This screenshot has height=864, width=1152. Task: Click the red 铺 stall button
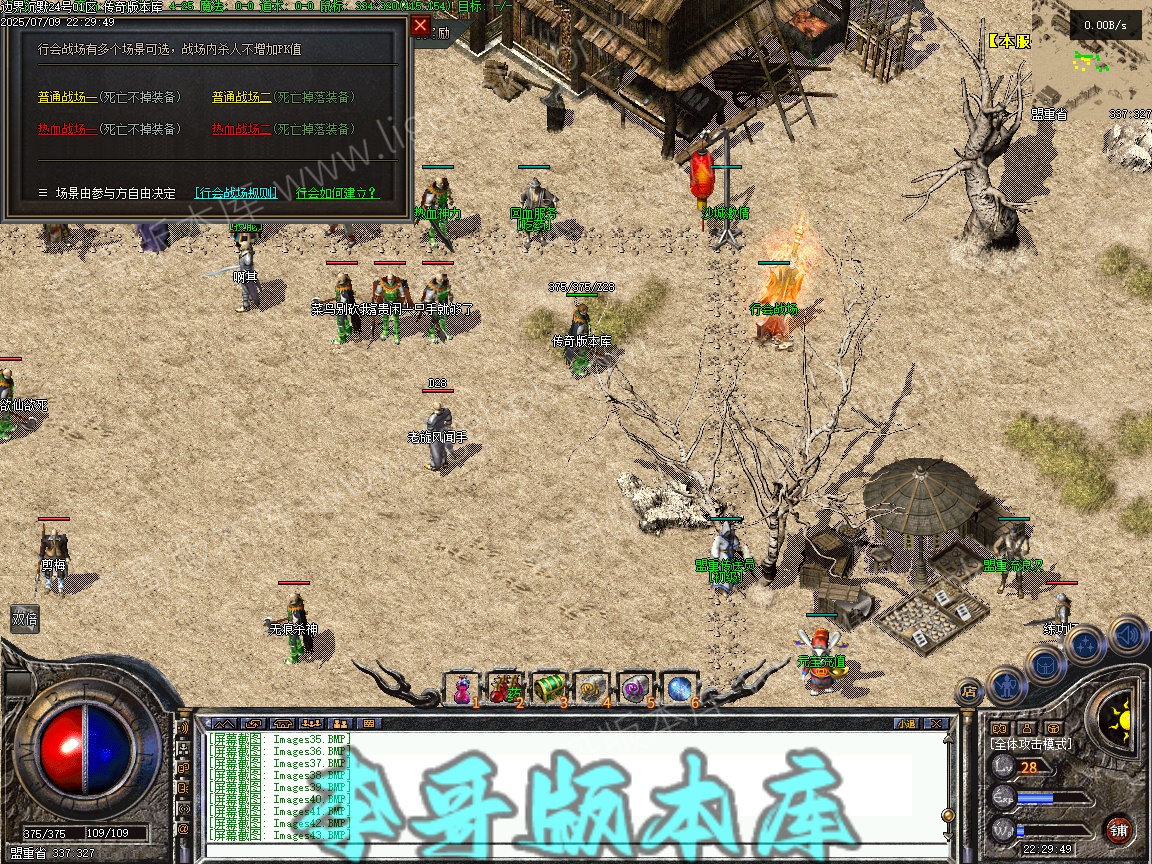click(x=1118, y=829)
